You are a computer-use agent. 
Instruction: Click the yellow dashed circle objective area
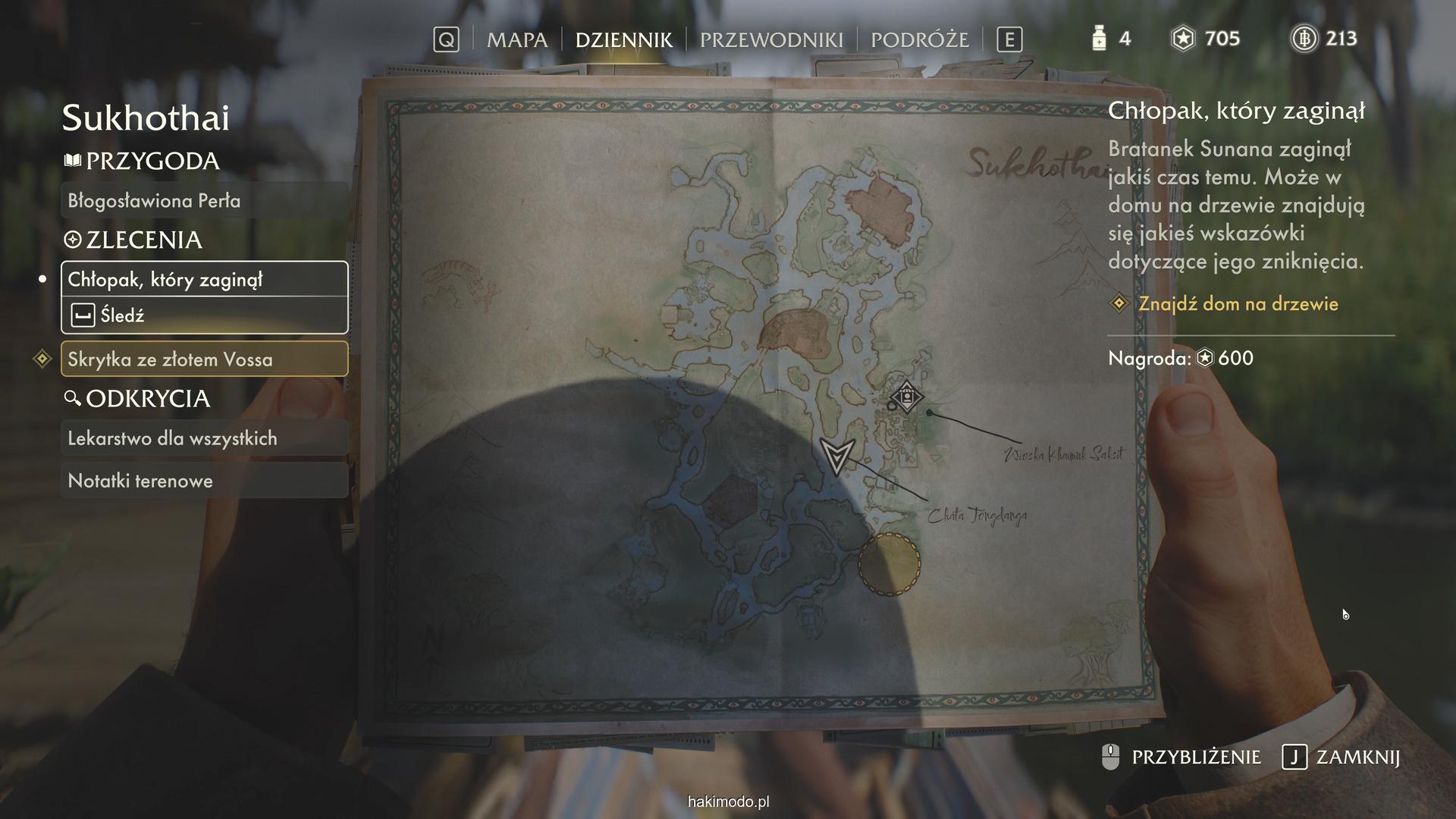click(x=889, y=564)
